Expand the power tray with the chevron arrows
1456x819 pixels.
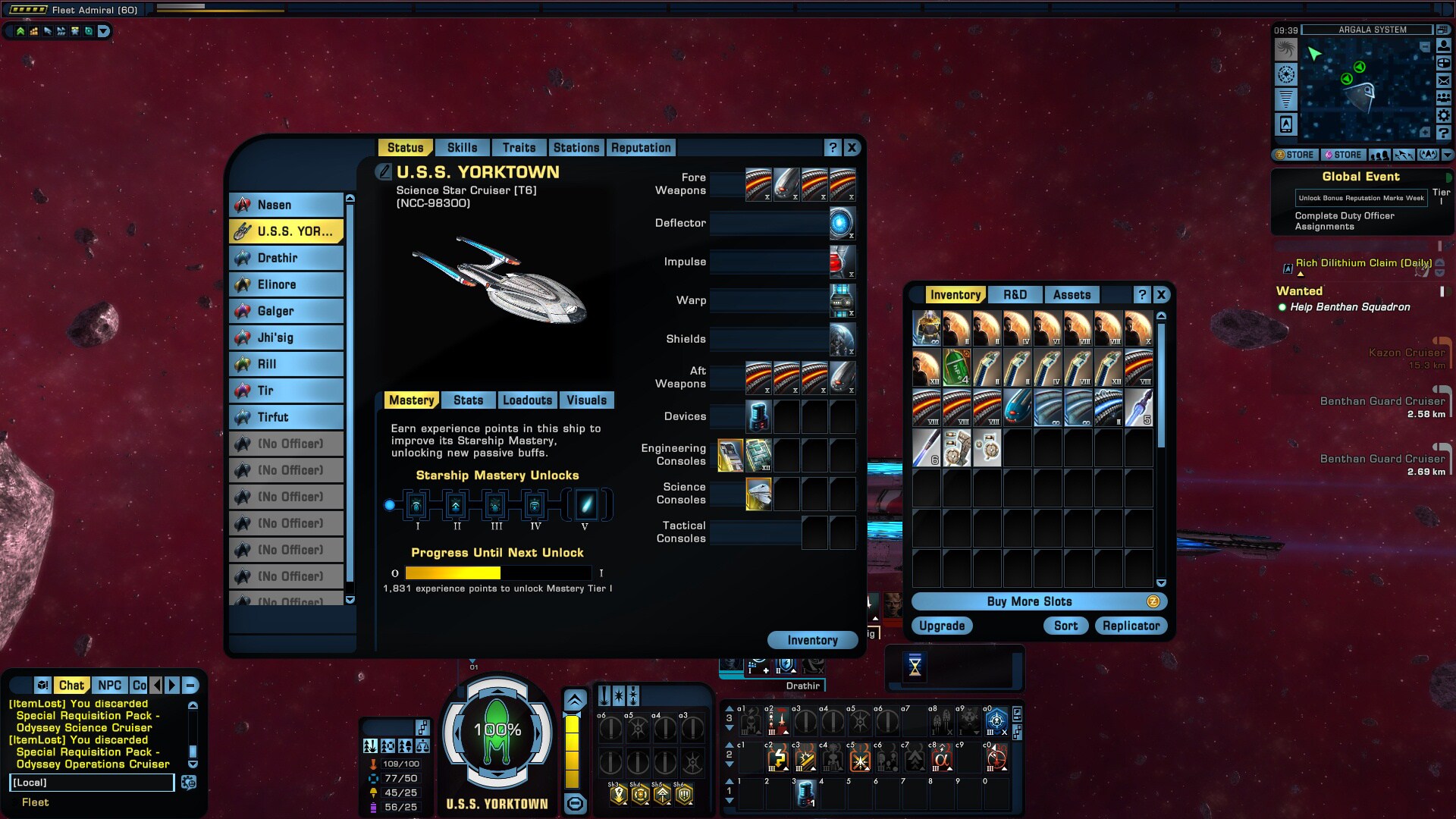coord(573,698)
